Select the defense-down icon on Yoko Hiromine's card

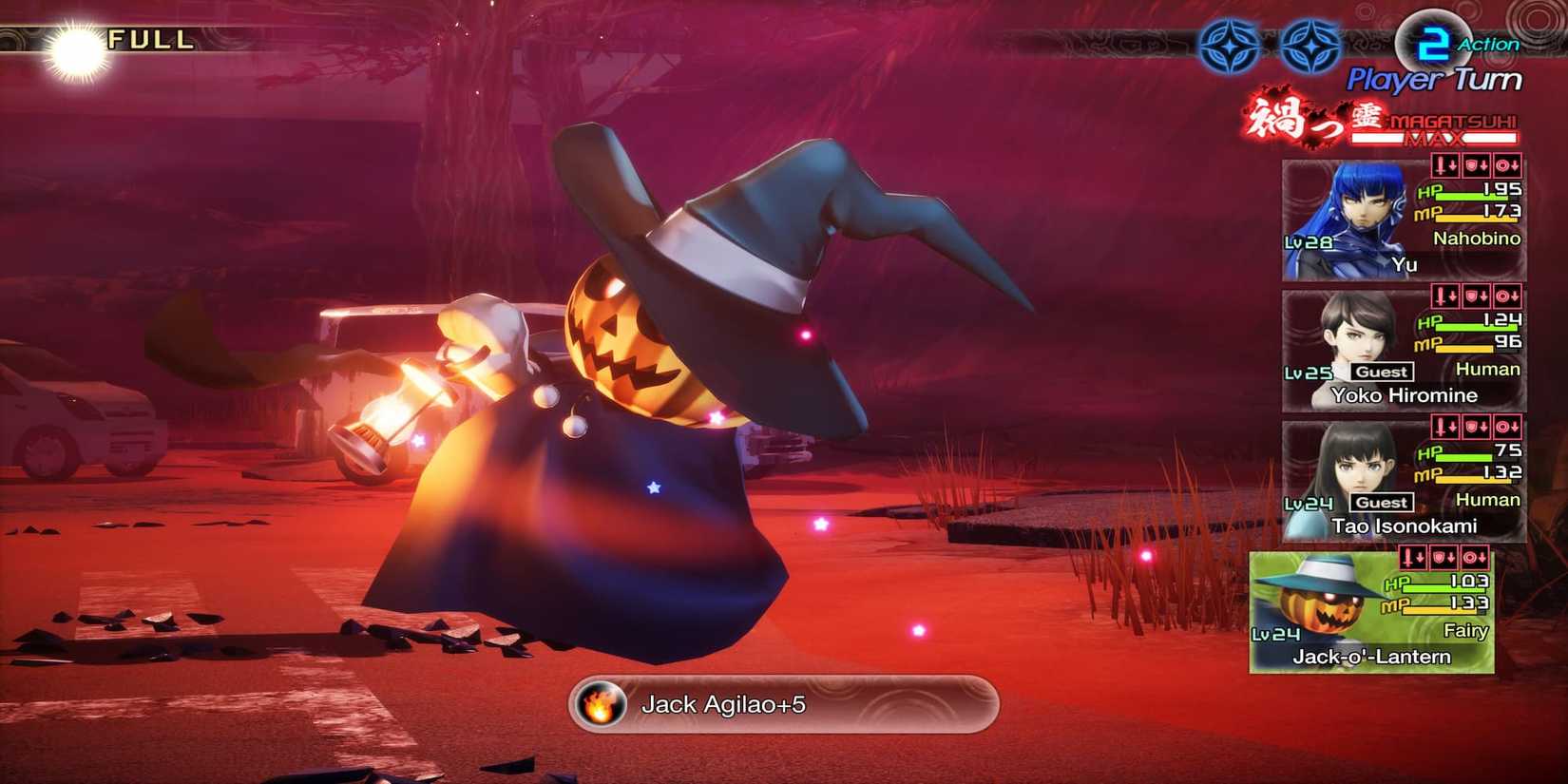[1475, 296]
